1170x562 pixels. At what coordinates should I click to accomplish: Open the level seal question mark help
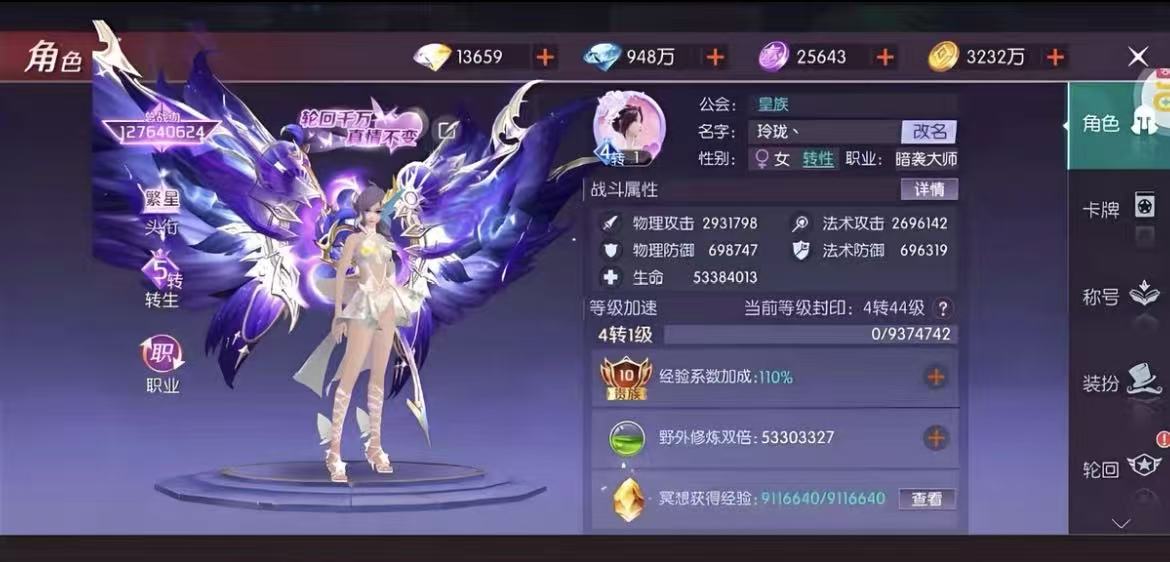[x=942, y=309]
